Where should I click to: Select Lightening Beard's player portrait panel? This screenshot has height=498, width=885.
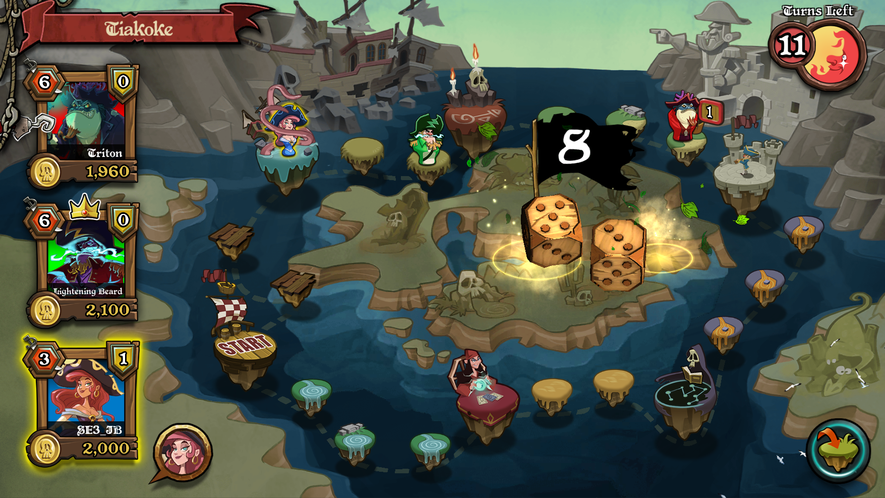(x=86, y=258)
